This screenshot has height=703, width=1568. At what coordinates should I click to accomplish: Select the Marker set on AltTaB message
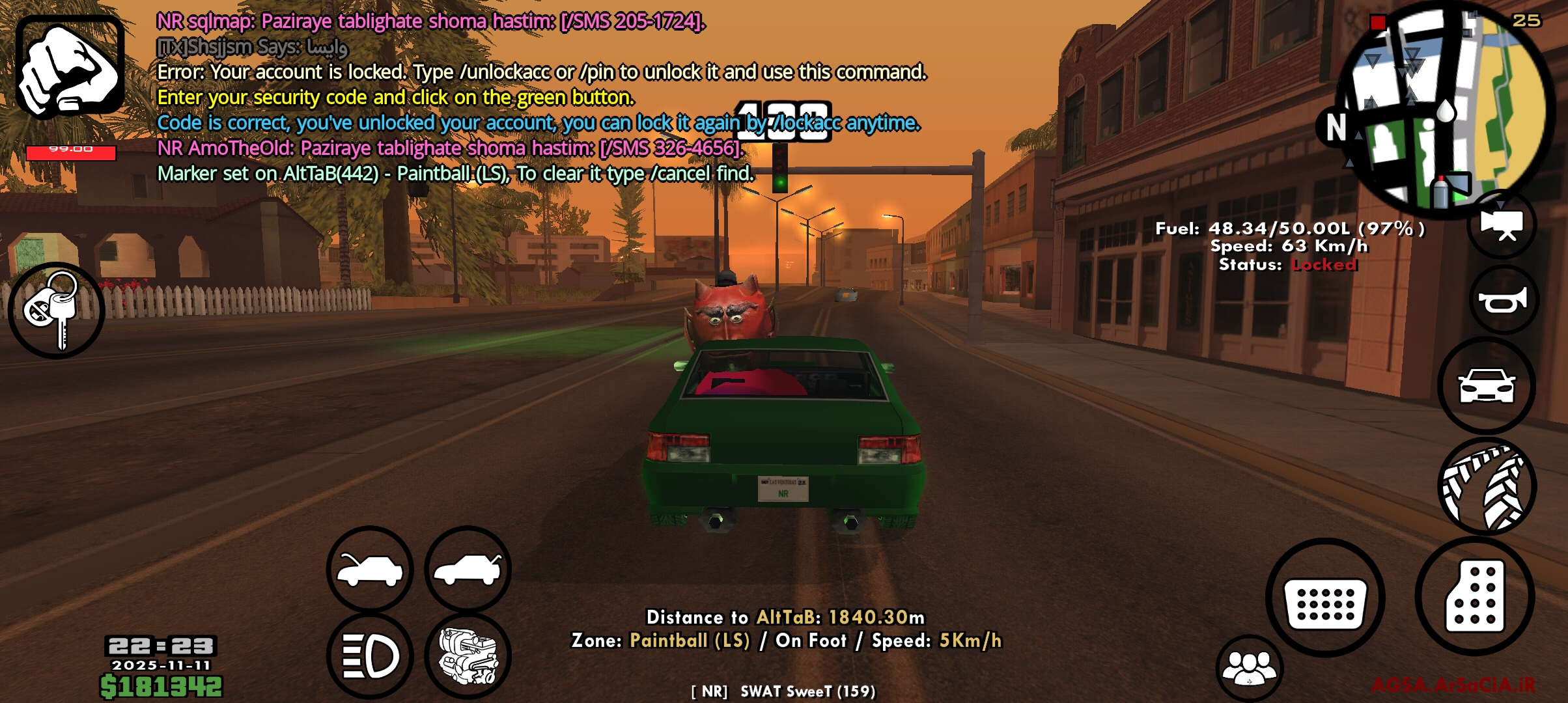(455, 172)
